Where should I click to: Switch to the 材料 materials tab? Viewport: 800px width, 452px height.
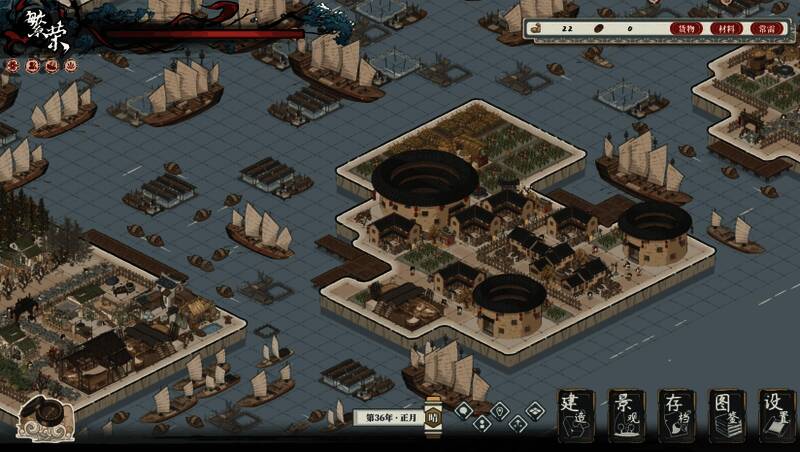(x=725, y=28)
